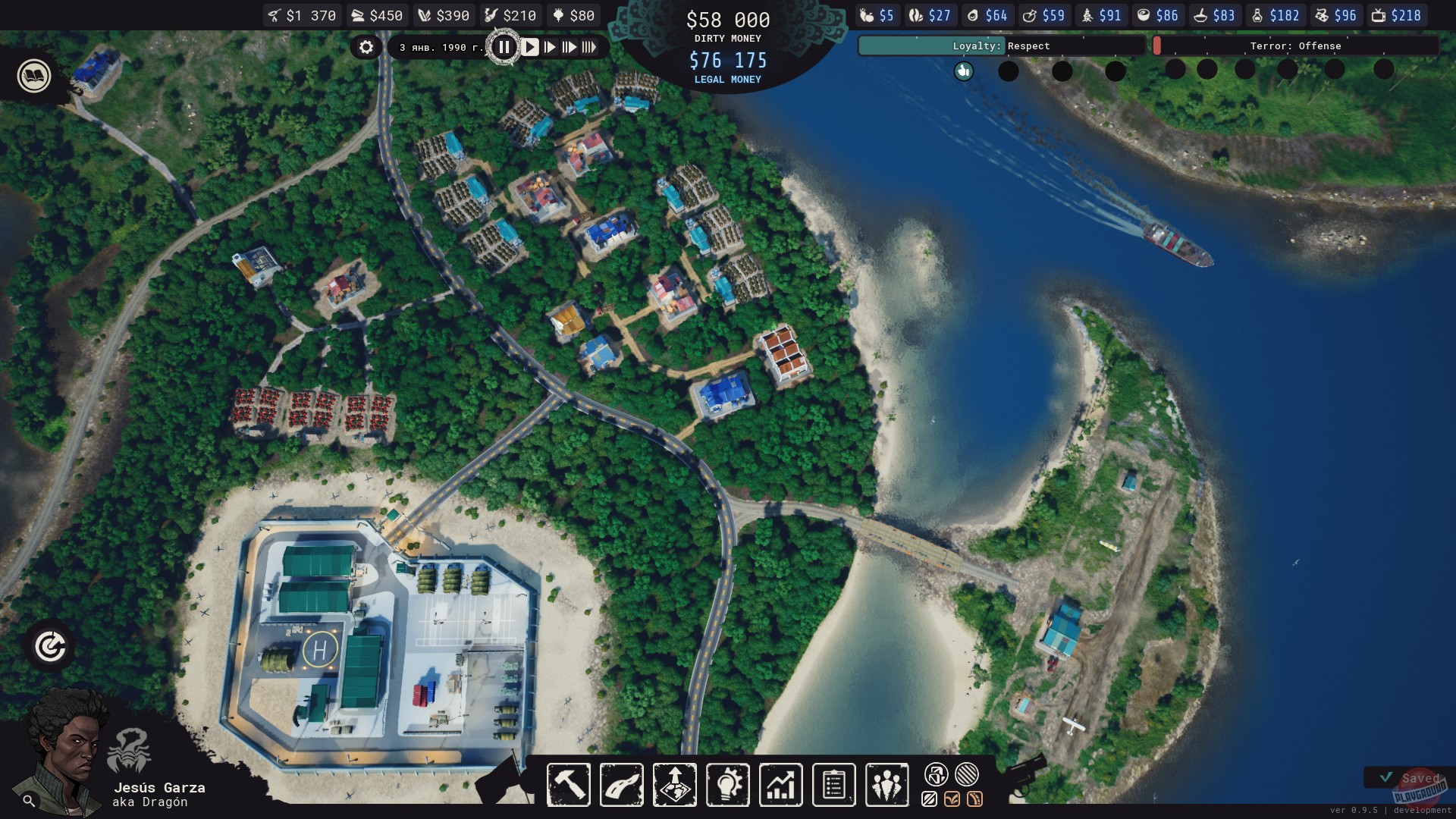
Task: Open the lieutenants roster panel
Action: click(x=887, y=785)
